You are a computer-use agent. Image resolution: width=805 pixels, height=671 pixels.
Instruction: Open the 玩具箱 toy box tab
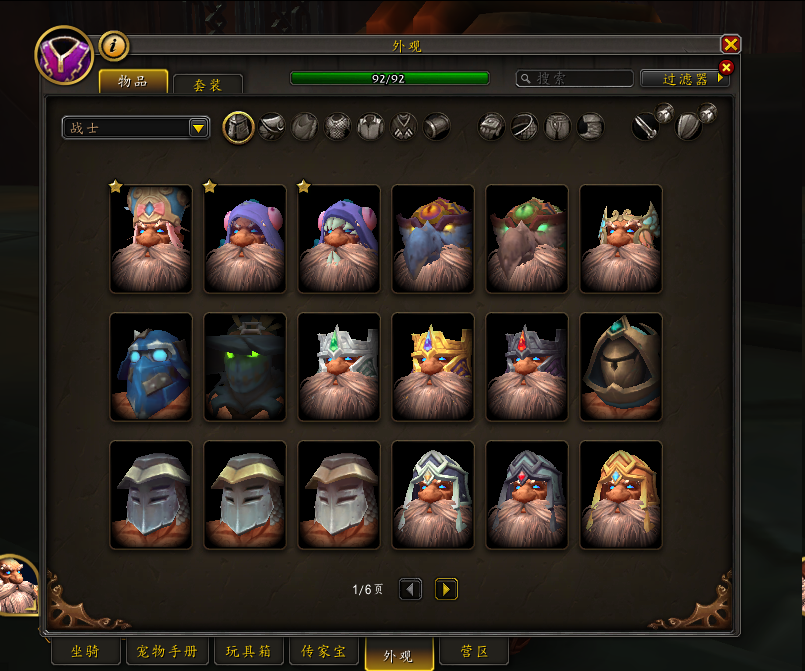[249, 652]
